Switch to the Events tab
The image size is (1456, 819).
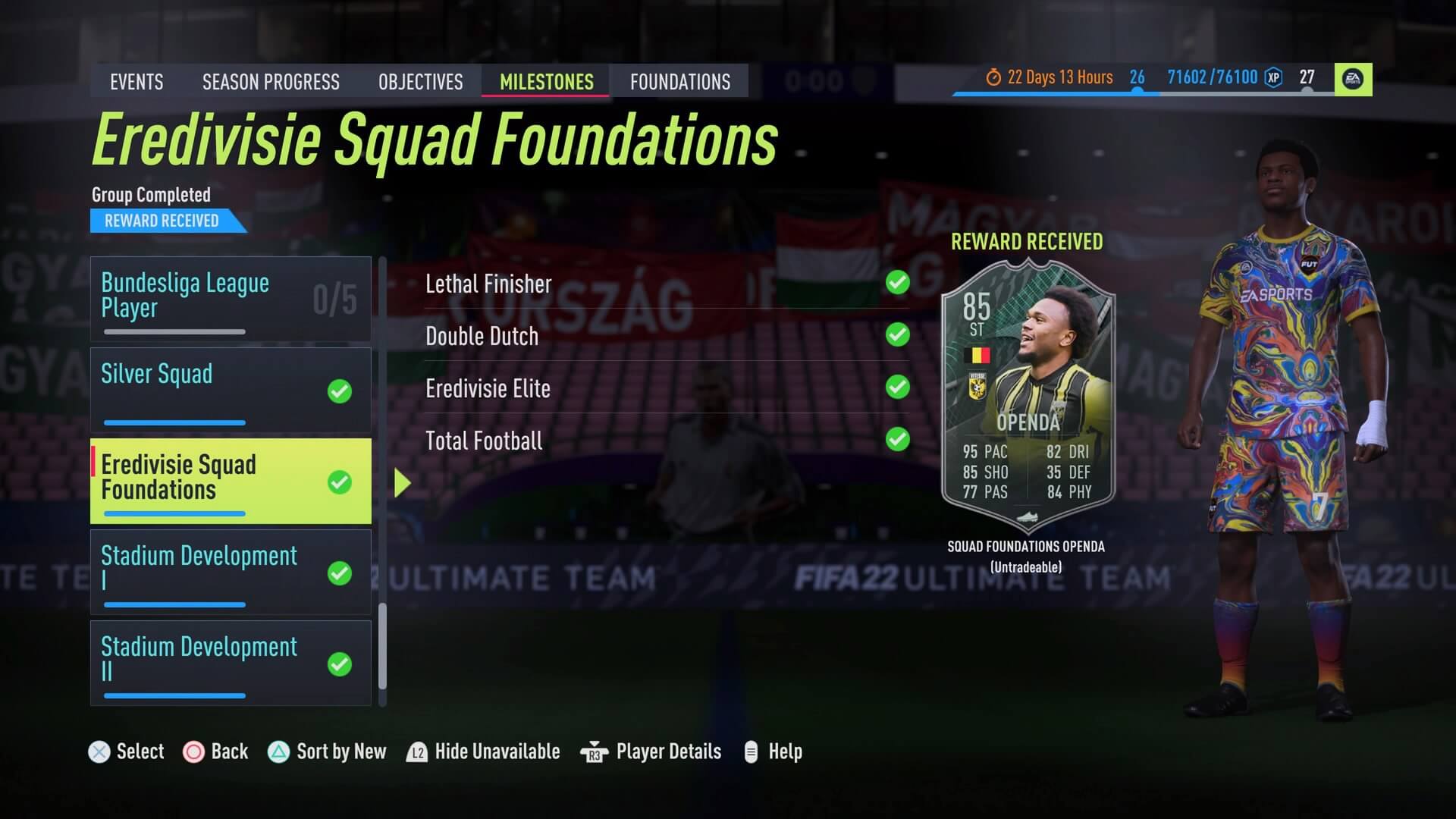[136, 82]
